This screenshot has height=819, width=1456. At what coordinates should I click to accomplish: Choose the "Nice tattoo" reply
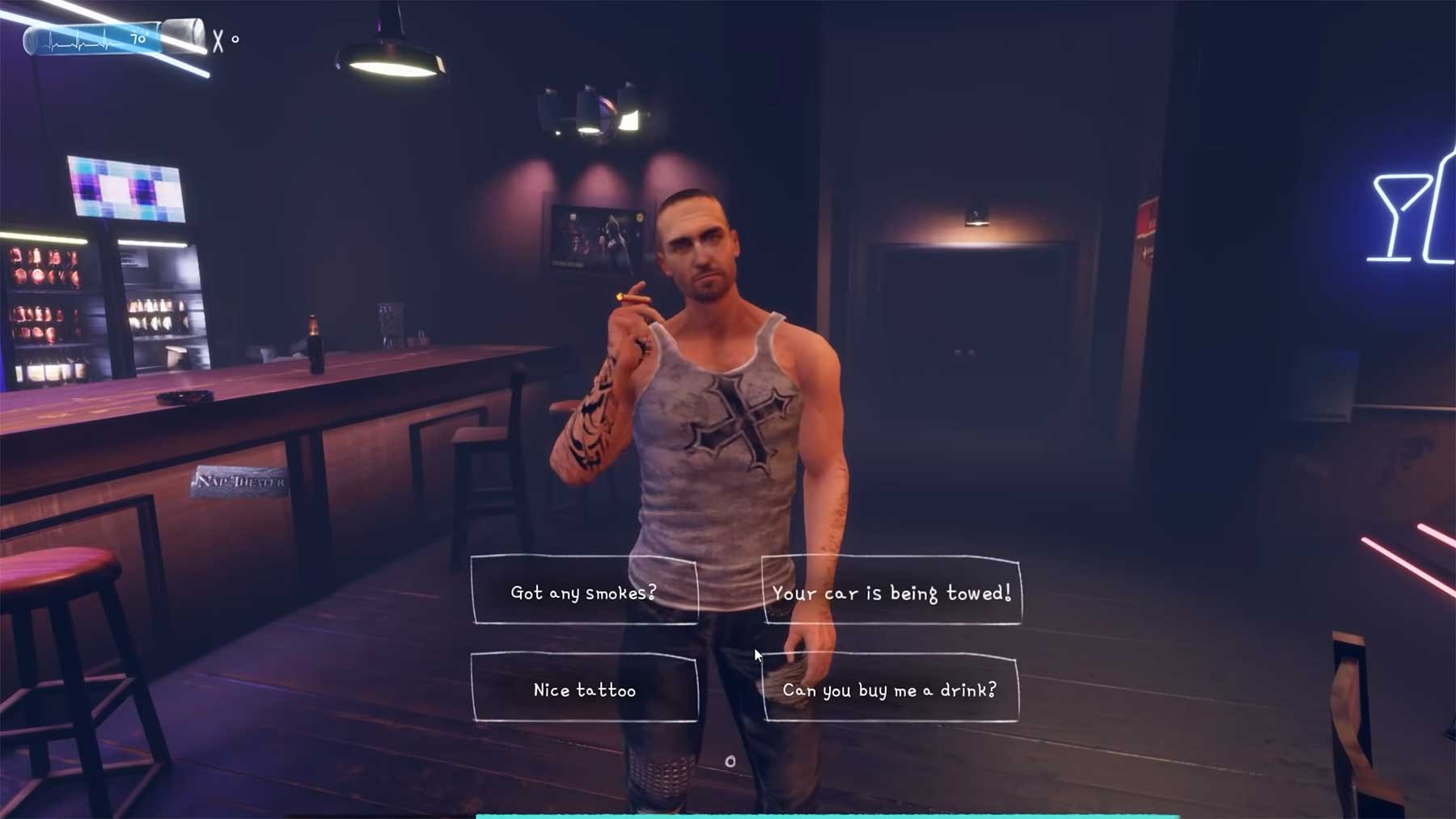tap(584, 688)
